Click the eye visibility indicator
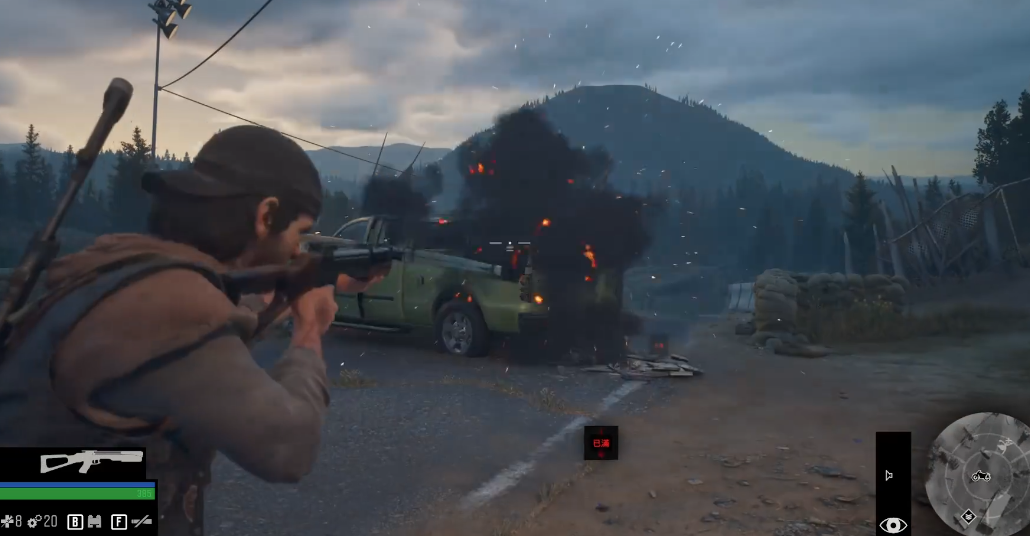 [x=893, y=524]
